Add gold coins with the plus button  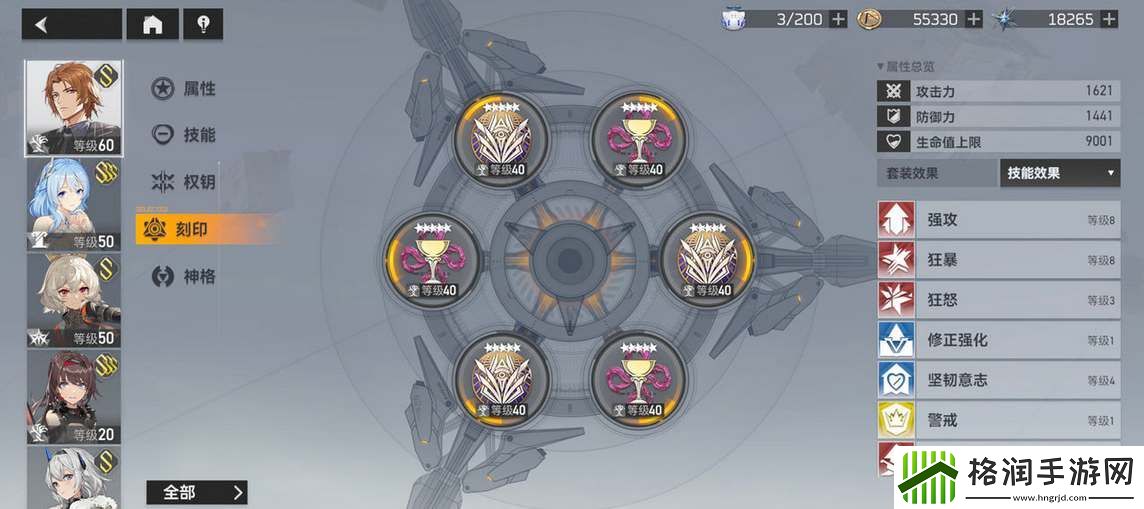[x=973, y=19]
